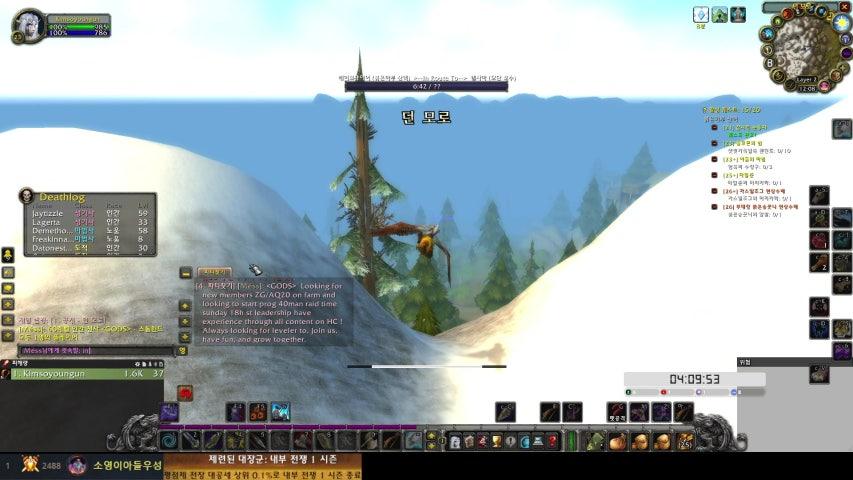Open the bag slot with the 25 count
The width and height of the screenshot is (853, 480).
(685, 441)
